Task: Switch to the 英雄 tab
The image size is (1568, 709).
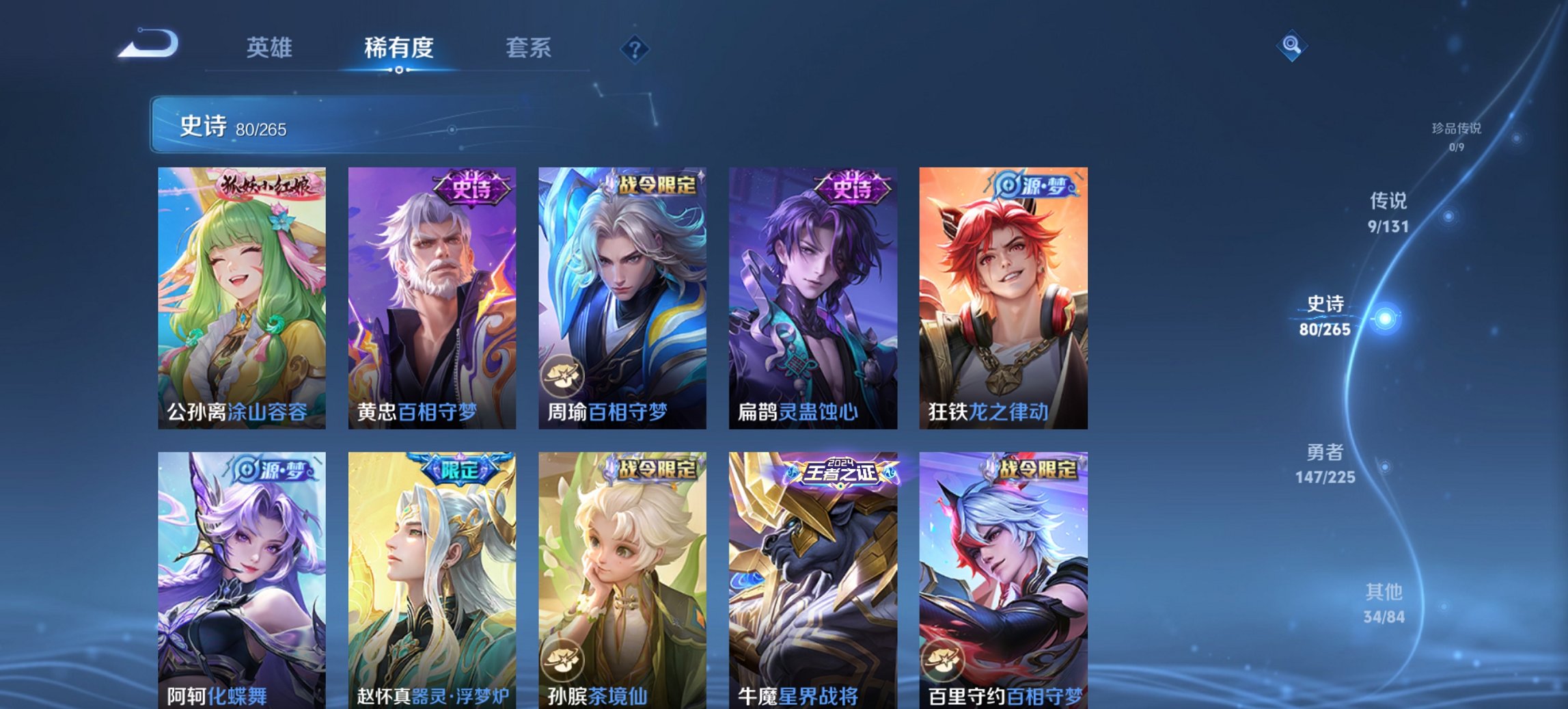Action: (271, 48)
